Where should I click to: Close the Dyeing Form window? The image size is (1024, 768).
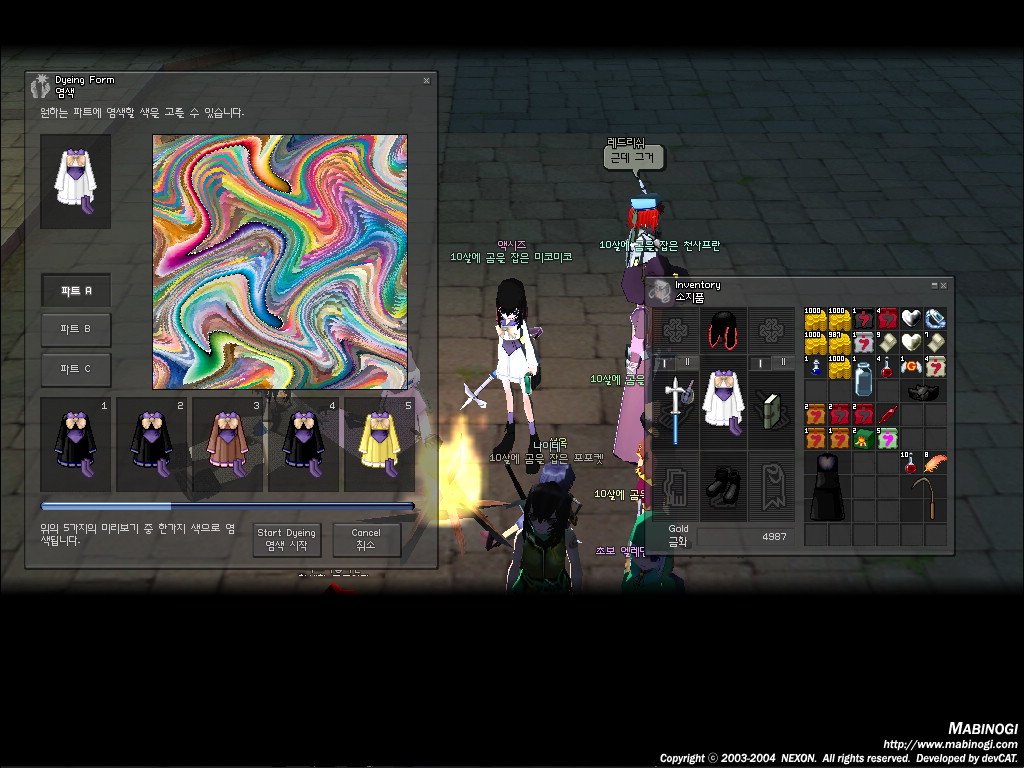[x=426, y=80]
